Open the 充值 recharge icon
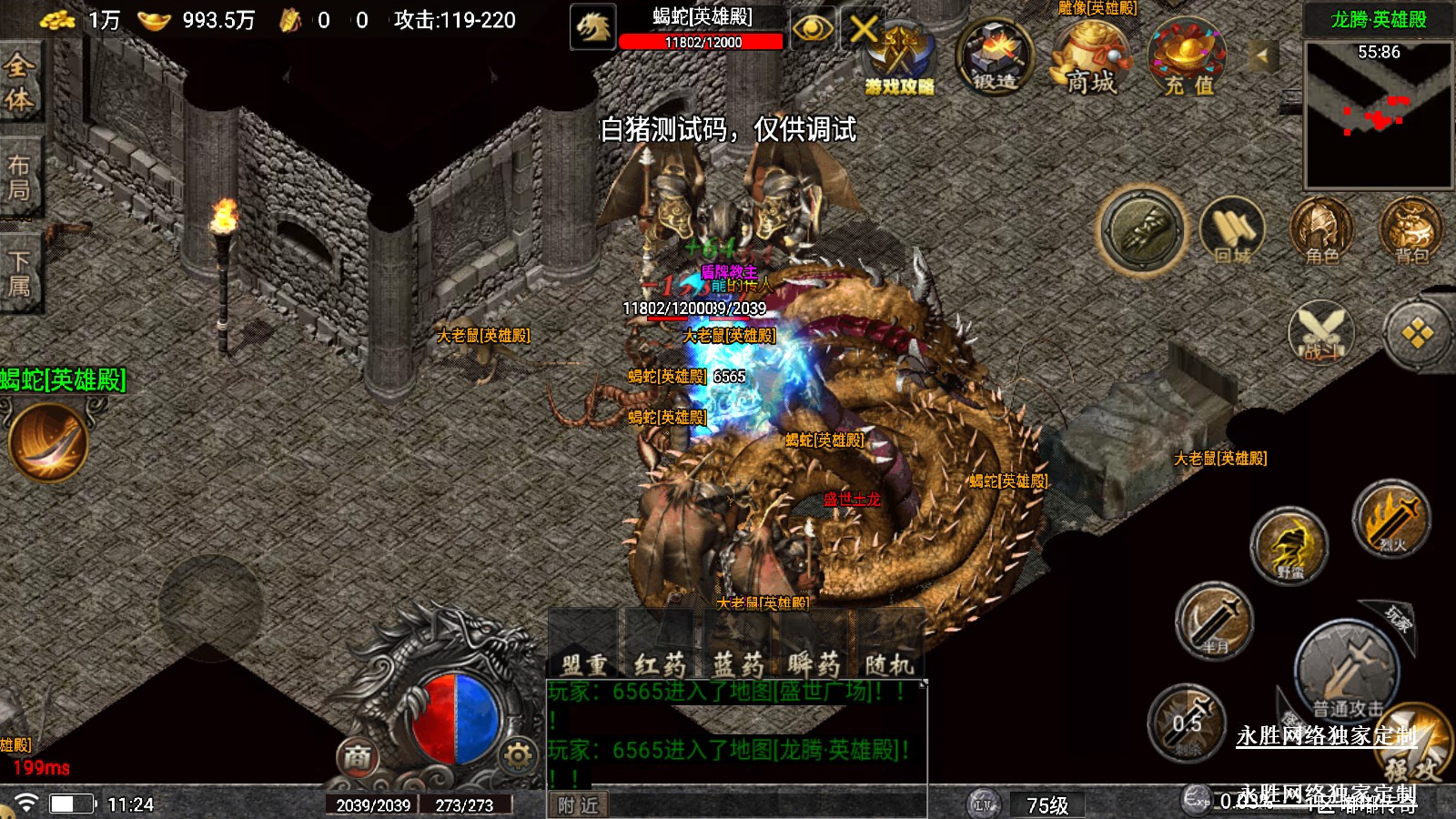This screenshot has width=1456, height=819. [x=1188, y=59]
